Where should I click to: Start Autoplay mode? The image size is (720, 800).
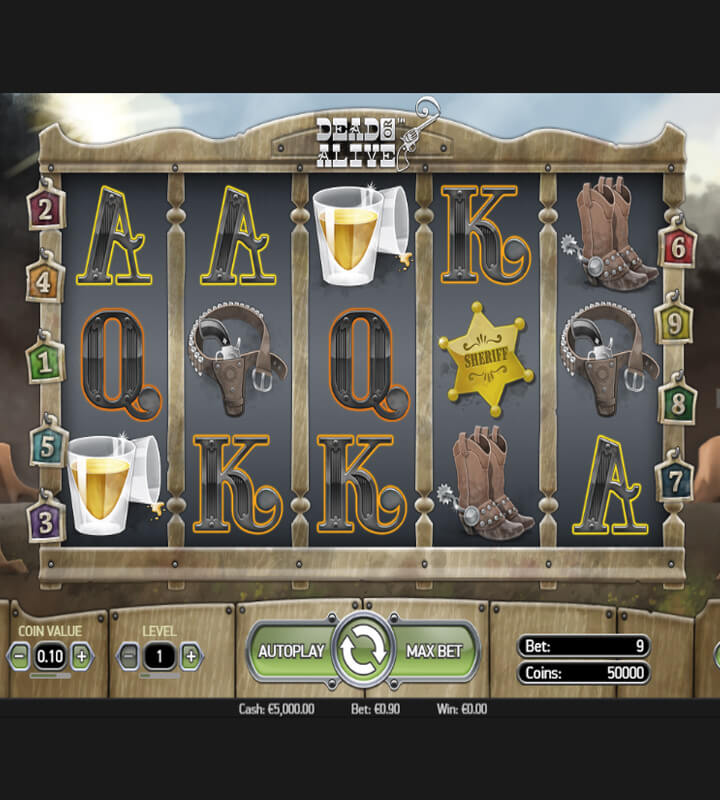tap(291, 651)
